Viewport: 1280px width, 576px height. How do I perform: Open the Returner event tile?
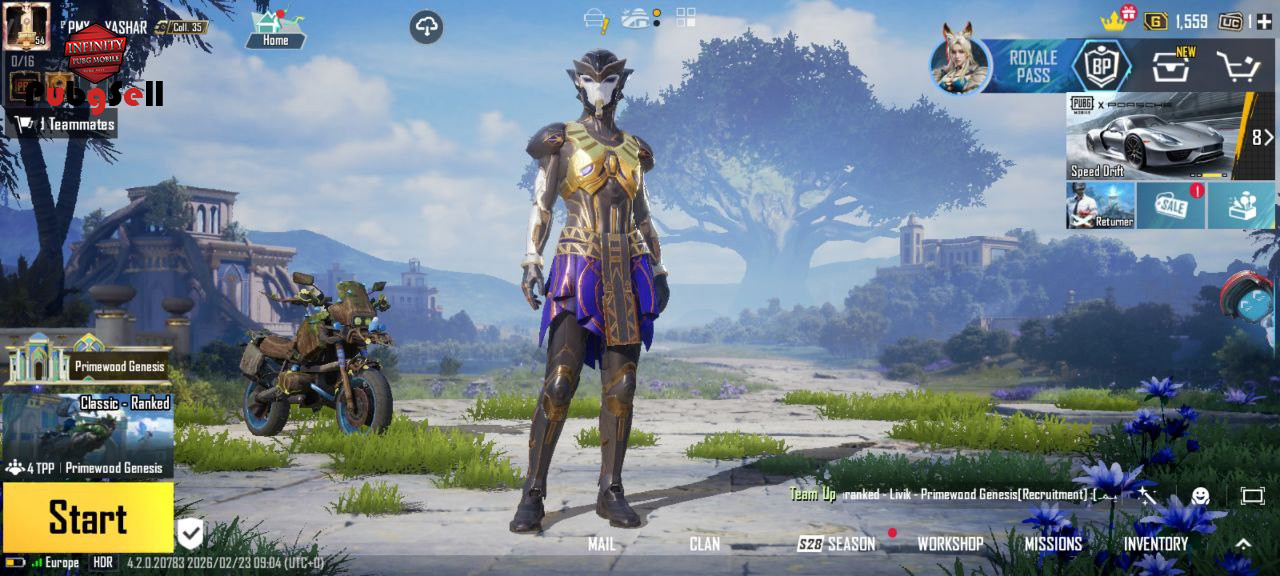coord(1100,205)
